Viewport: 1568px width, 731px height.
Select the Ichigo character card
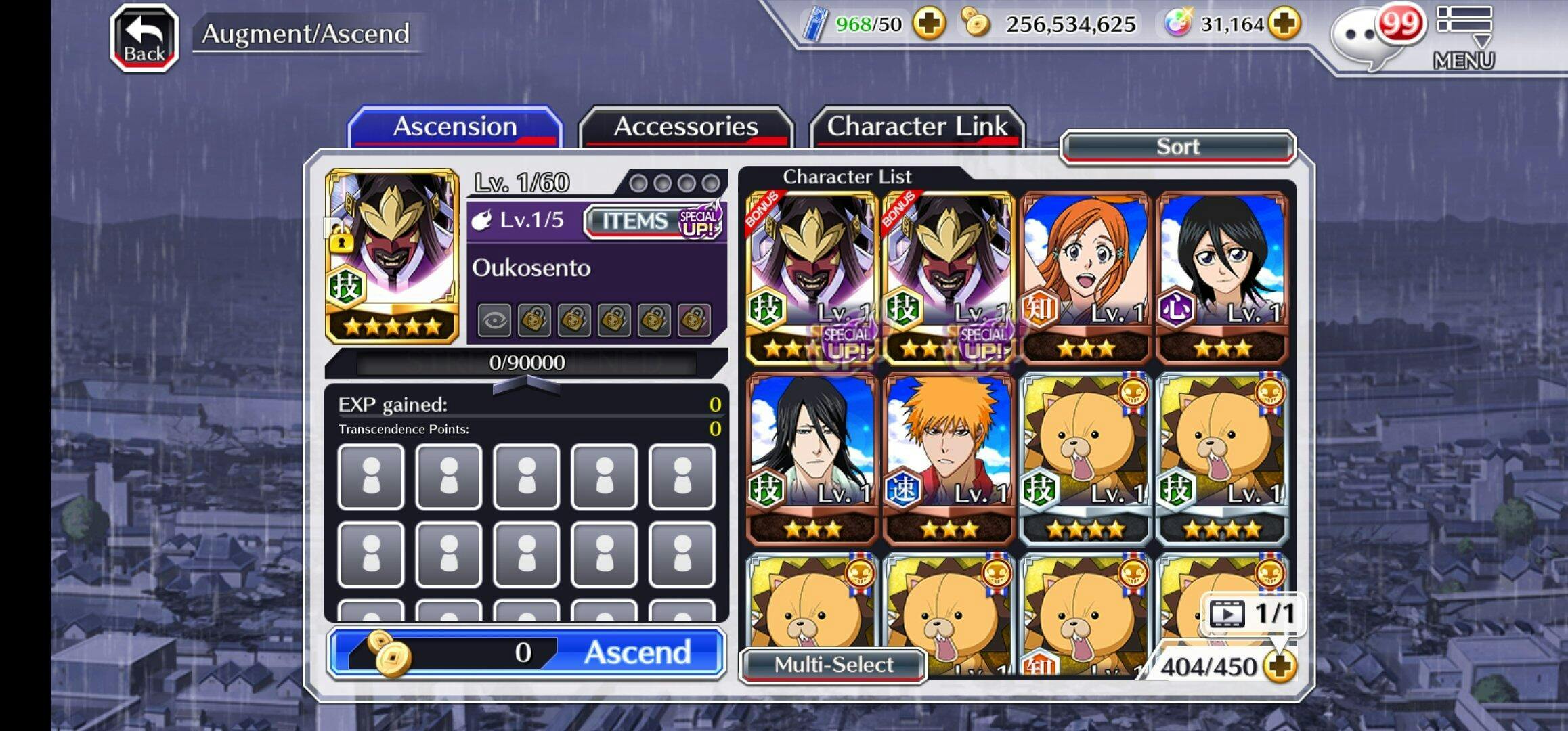(x=949, y=458)
